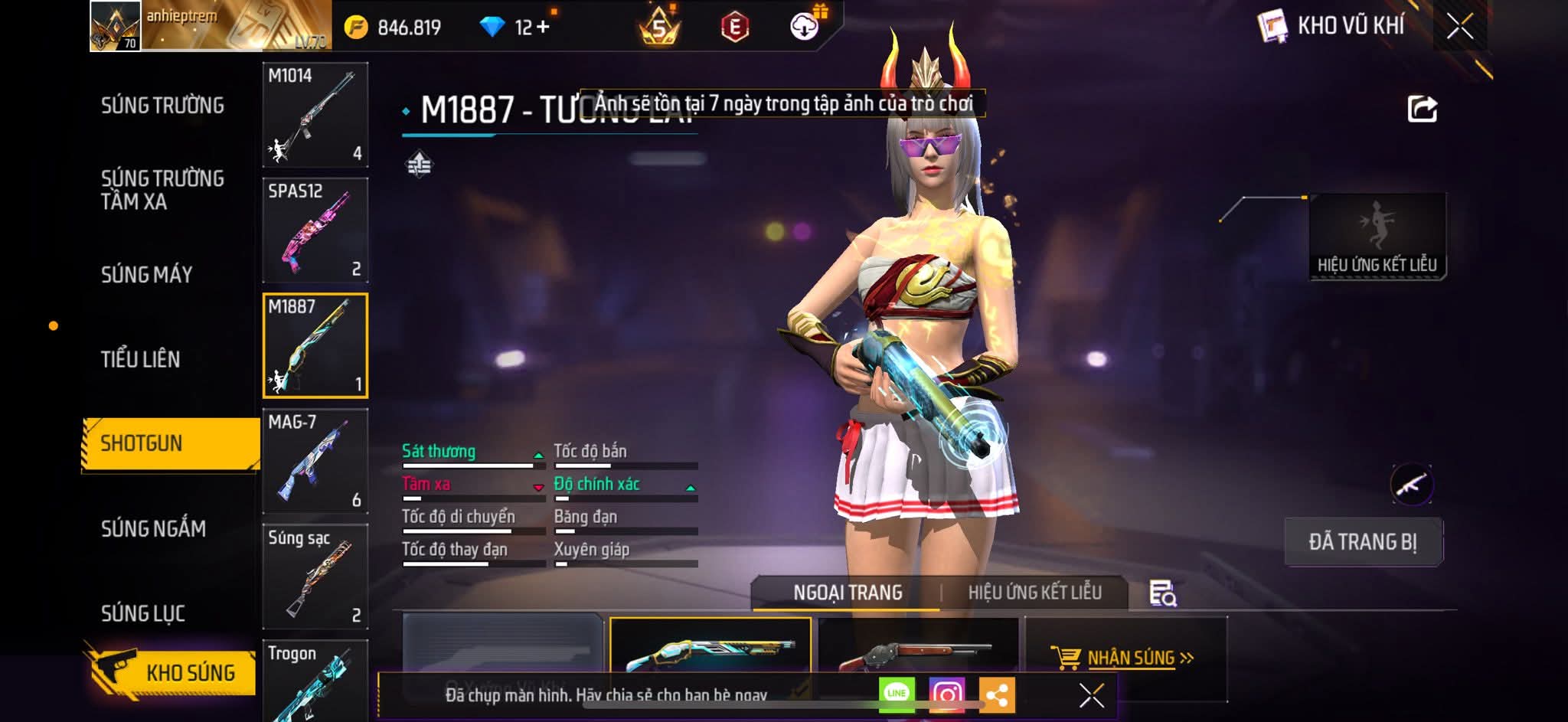Screen dimensions: 1568x722
Task: Switch to the Hiệu Ứng Kết Liễu tab
Action: click(x=1034, y=593)
